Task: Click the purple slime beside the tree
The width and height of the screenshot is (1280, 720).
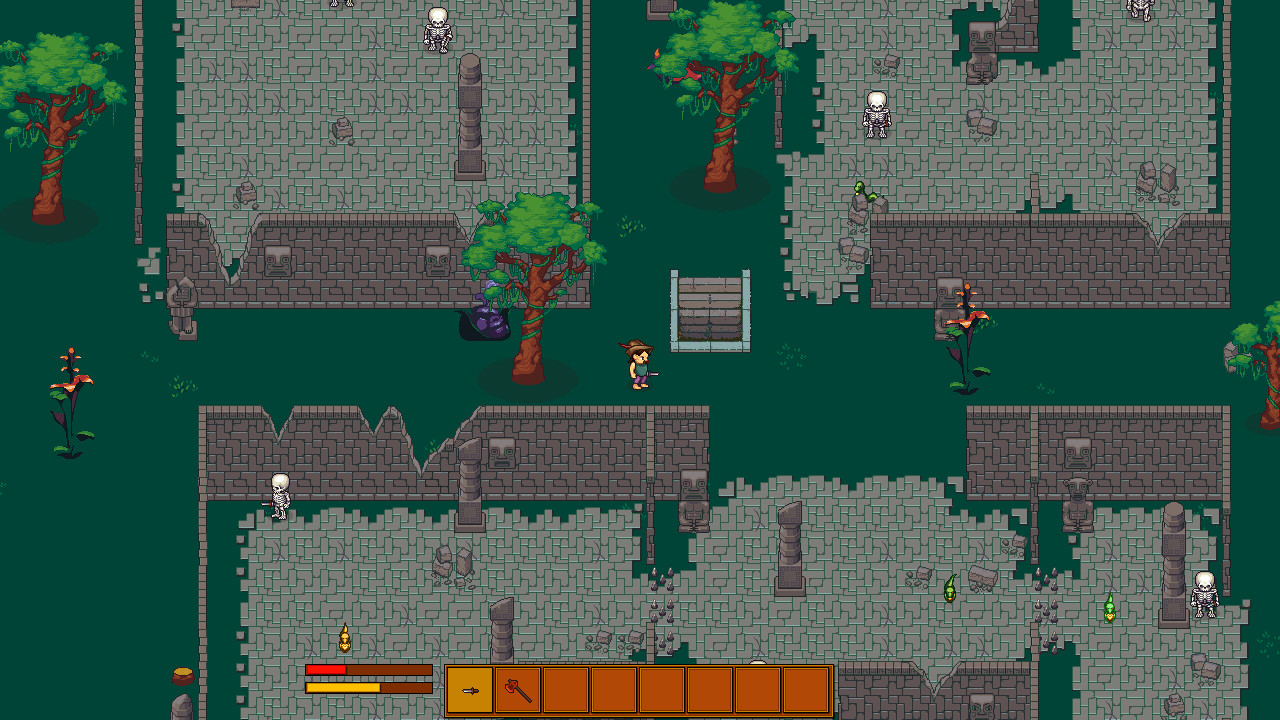Action: point(487,320)
